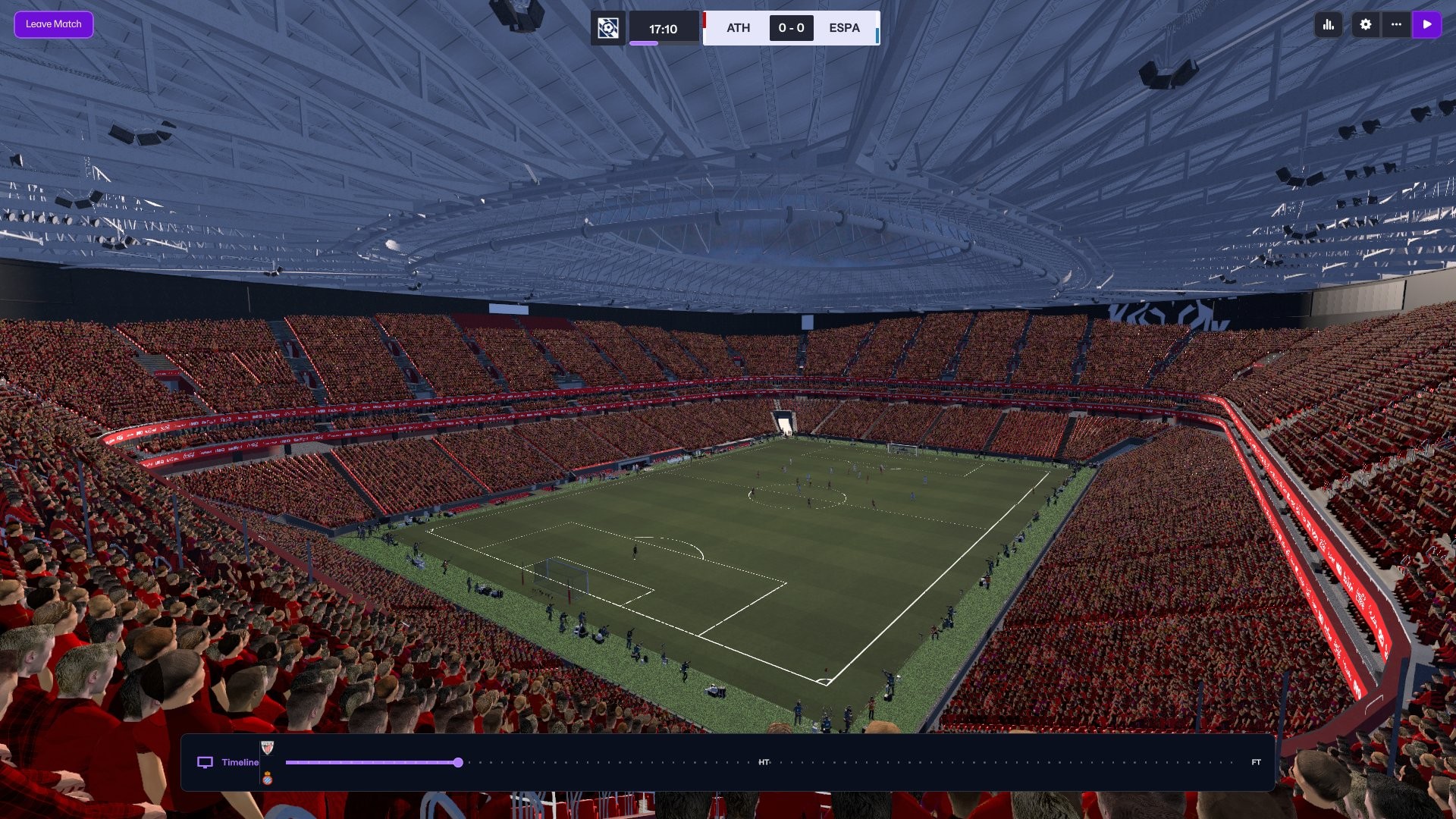Resume the match with the play button
The height and width of the screenshot is (819, 1456).
[1427, 24]
